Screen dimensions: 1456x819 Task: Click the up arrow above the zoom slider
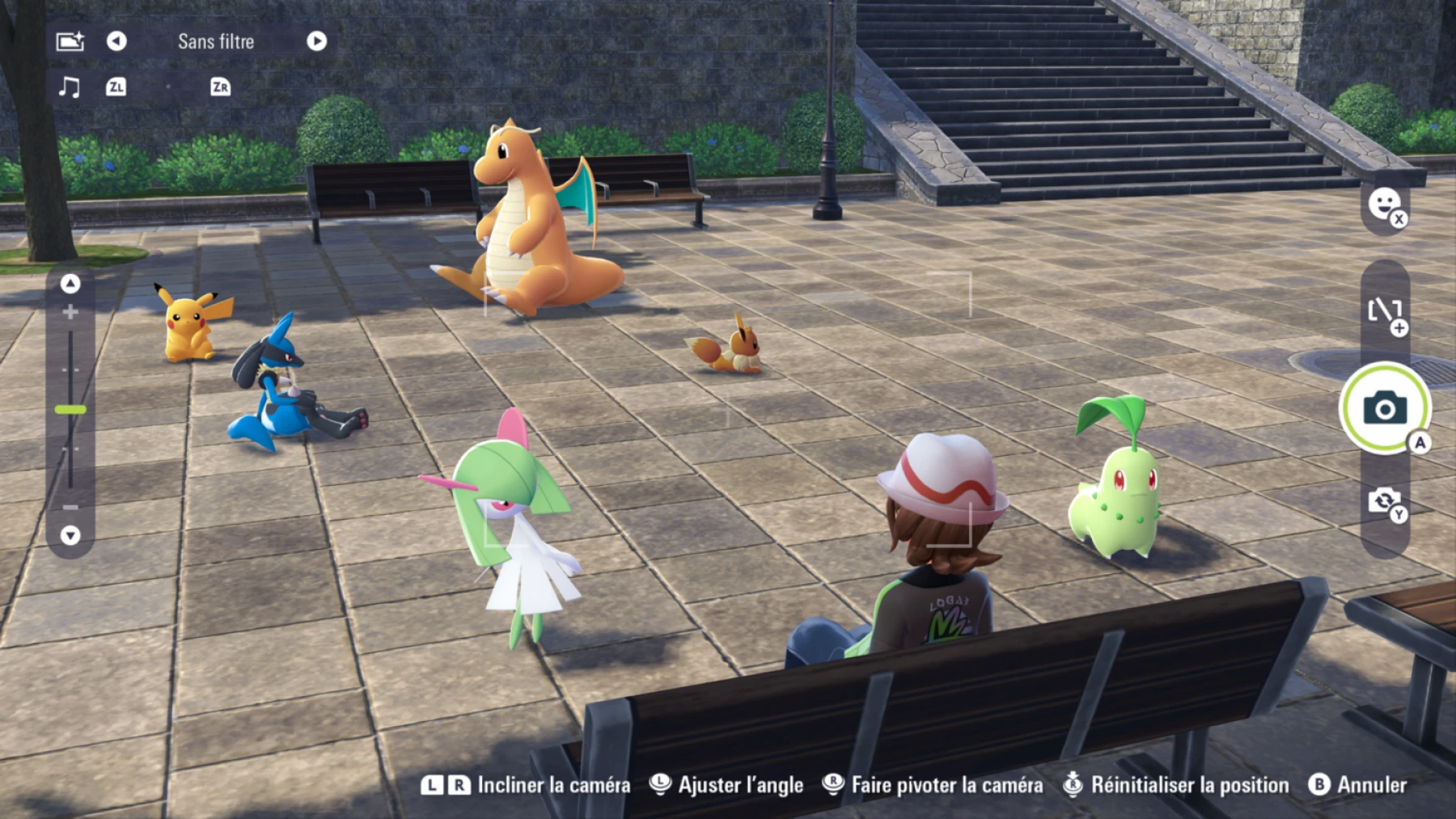(x=69, y=285)
